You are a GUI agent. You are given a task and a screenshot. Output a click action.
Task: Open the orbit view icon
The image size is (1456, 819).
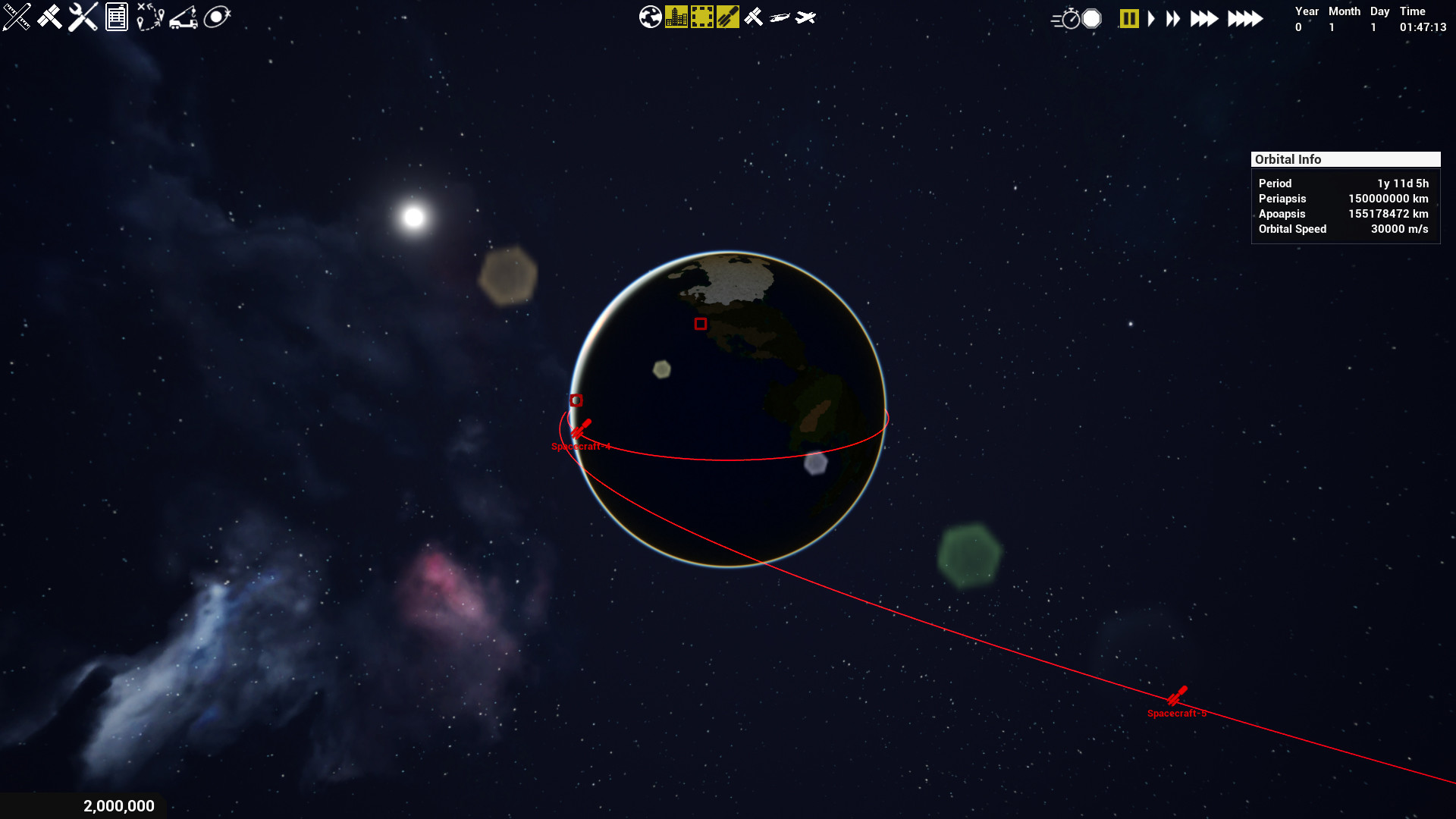(x=218, y=17)
